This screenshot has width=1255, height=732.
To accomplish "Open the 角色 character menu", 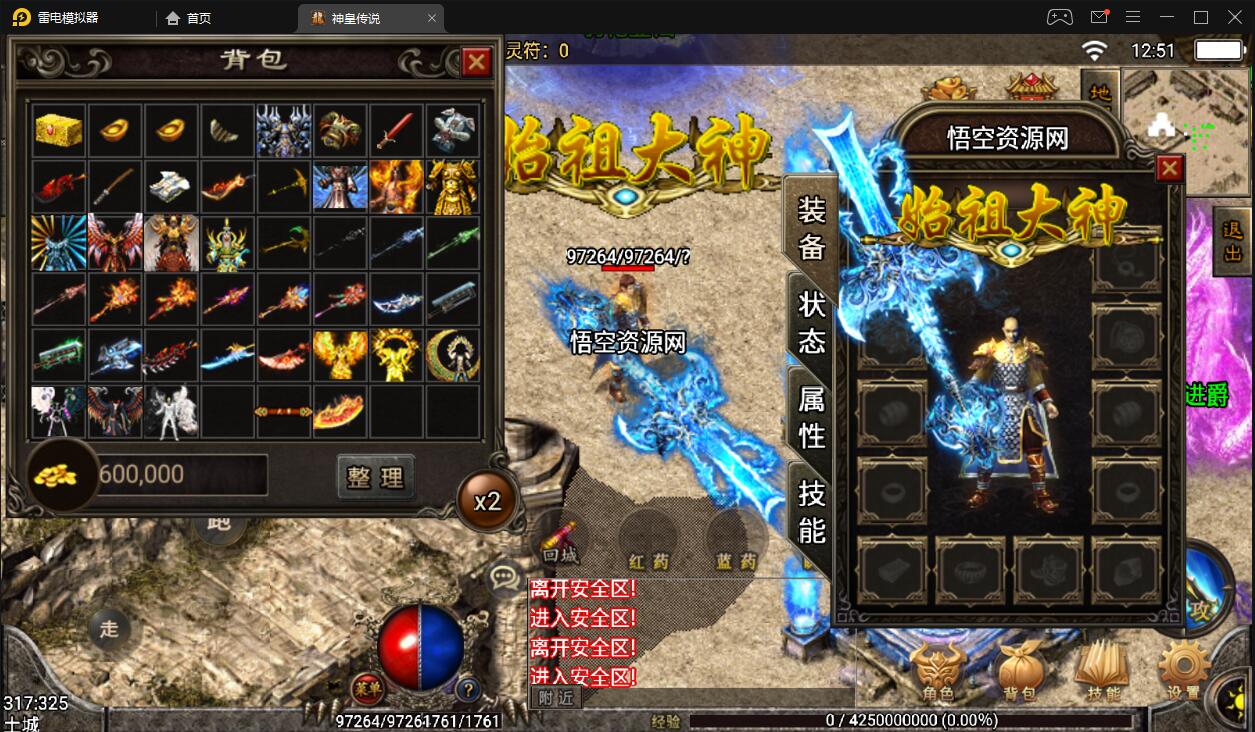I will [x=937, y=672].
